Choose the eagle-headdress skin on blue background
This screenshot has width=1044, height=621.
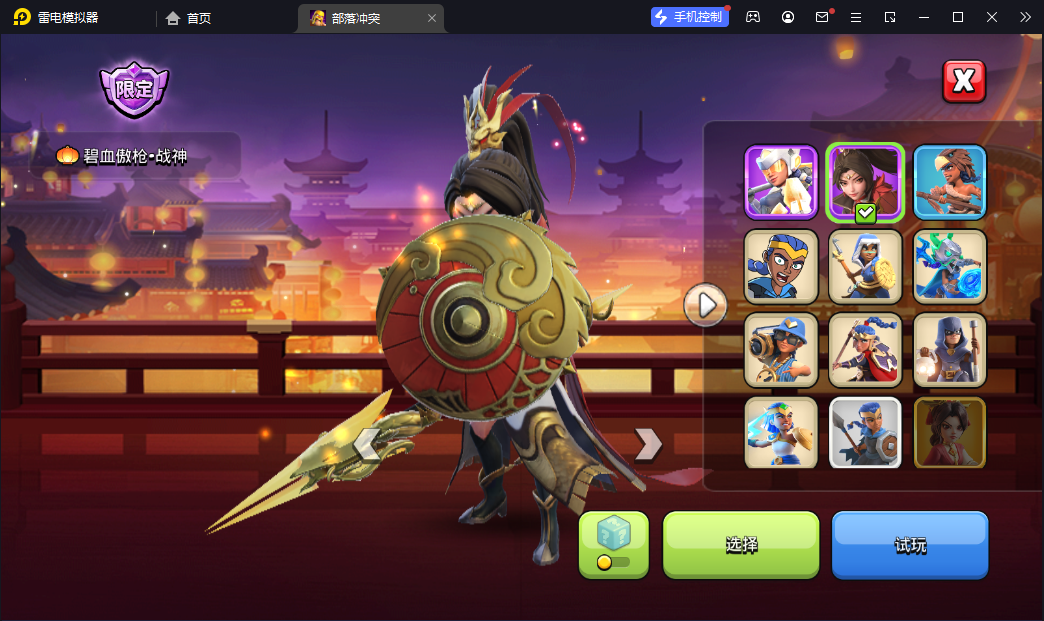pyautogui.click(x=949, y=182)
